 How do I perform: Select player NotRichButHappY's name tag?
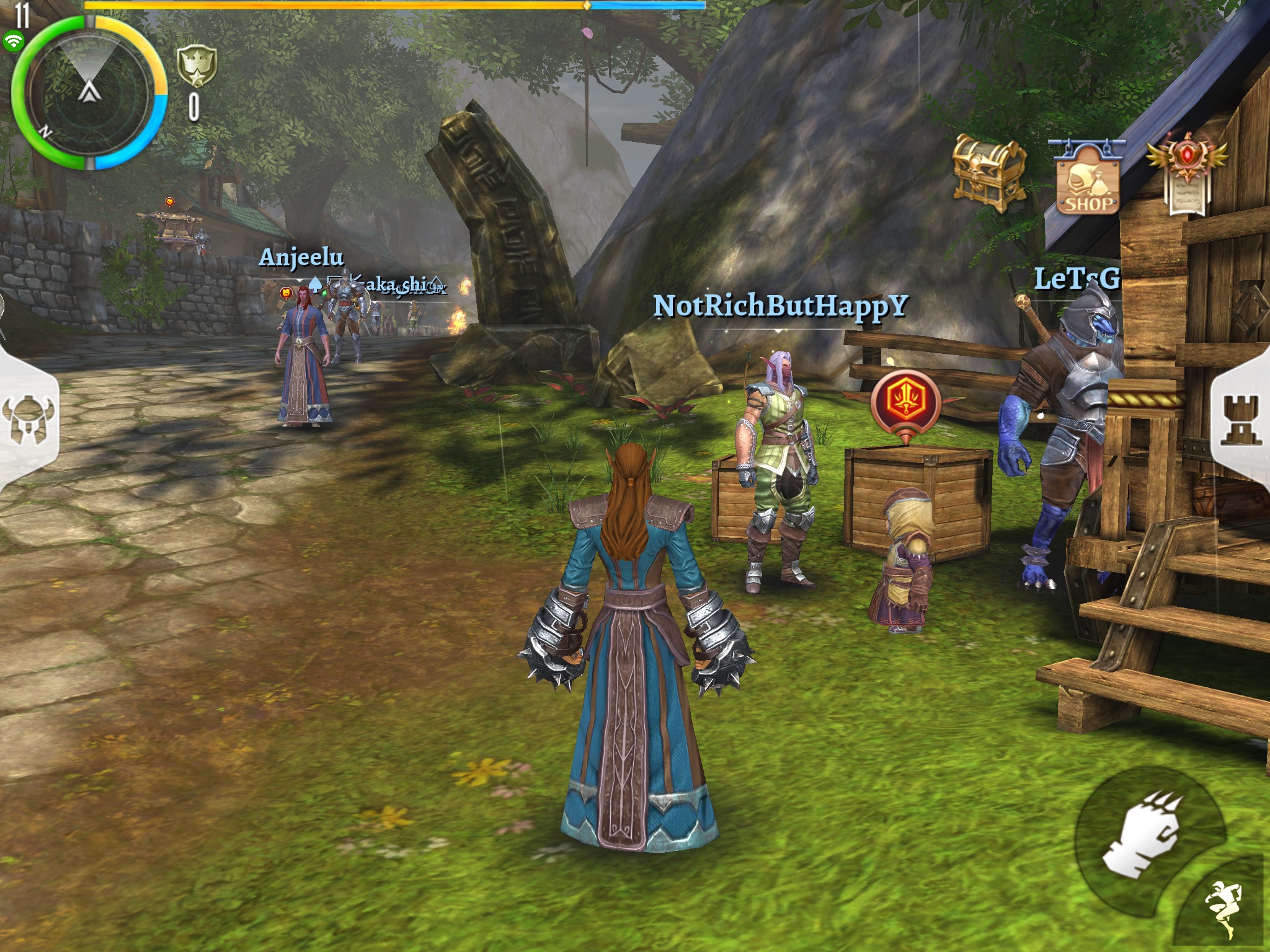pos(781,306)
